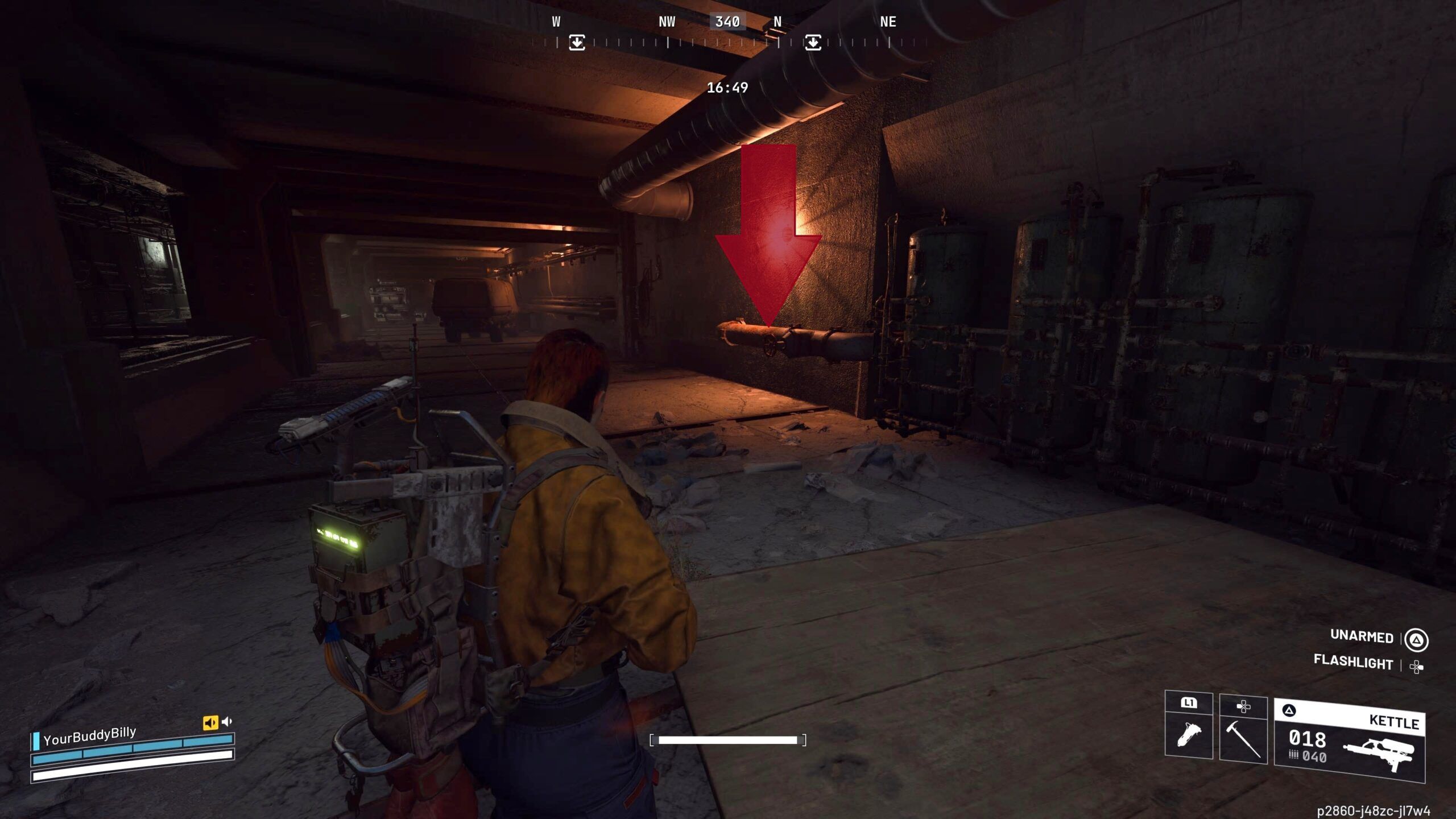
Task: Select the left objective marker on the compass
Action: tap(577, 43)
